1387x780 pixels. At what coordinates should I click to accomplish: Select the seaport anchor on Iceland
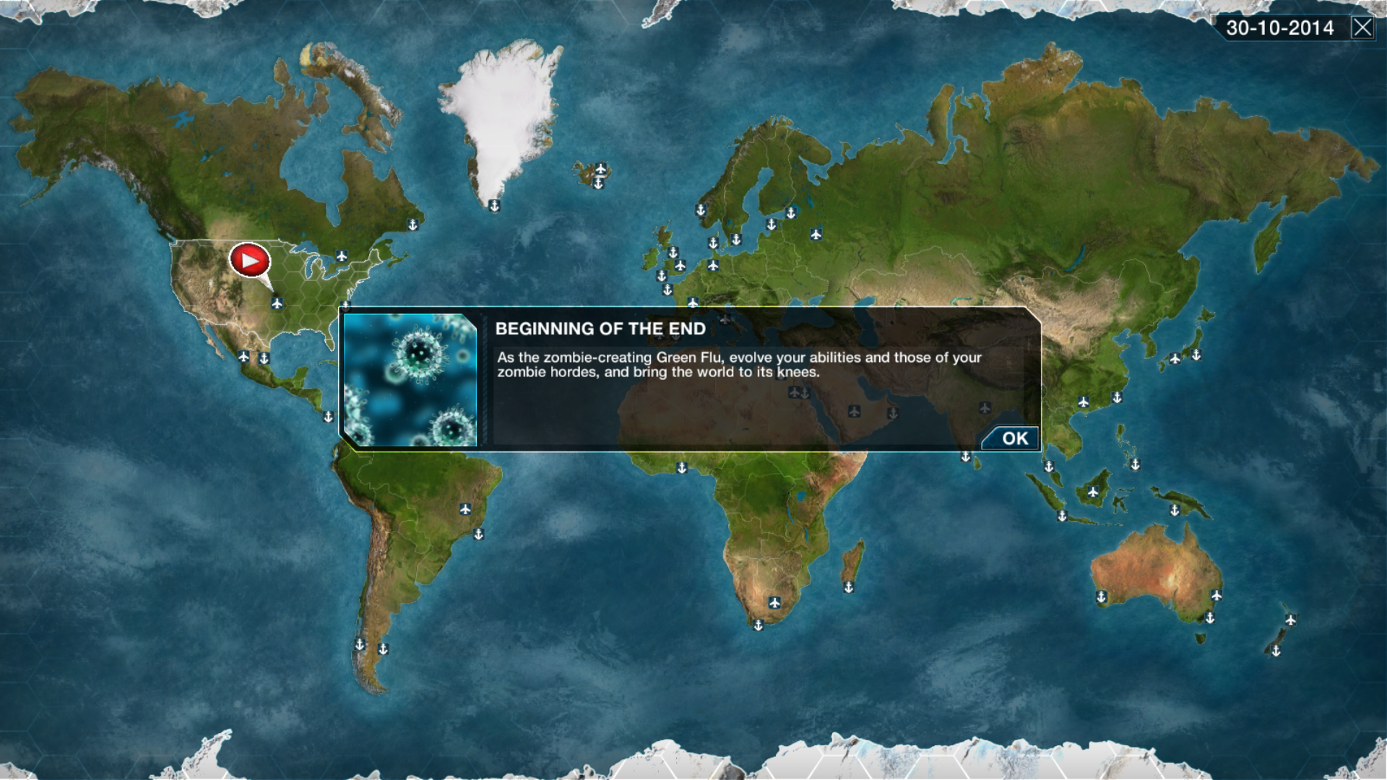click(x=599, y=184)
